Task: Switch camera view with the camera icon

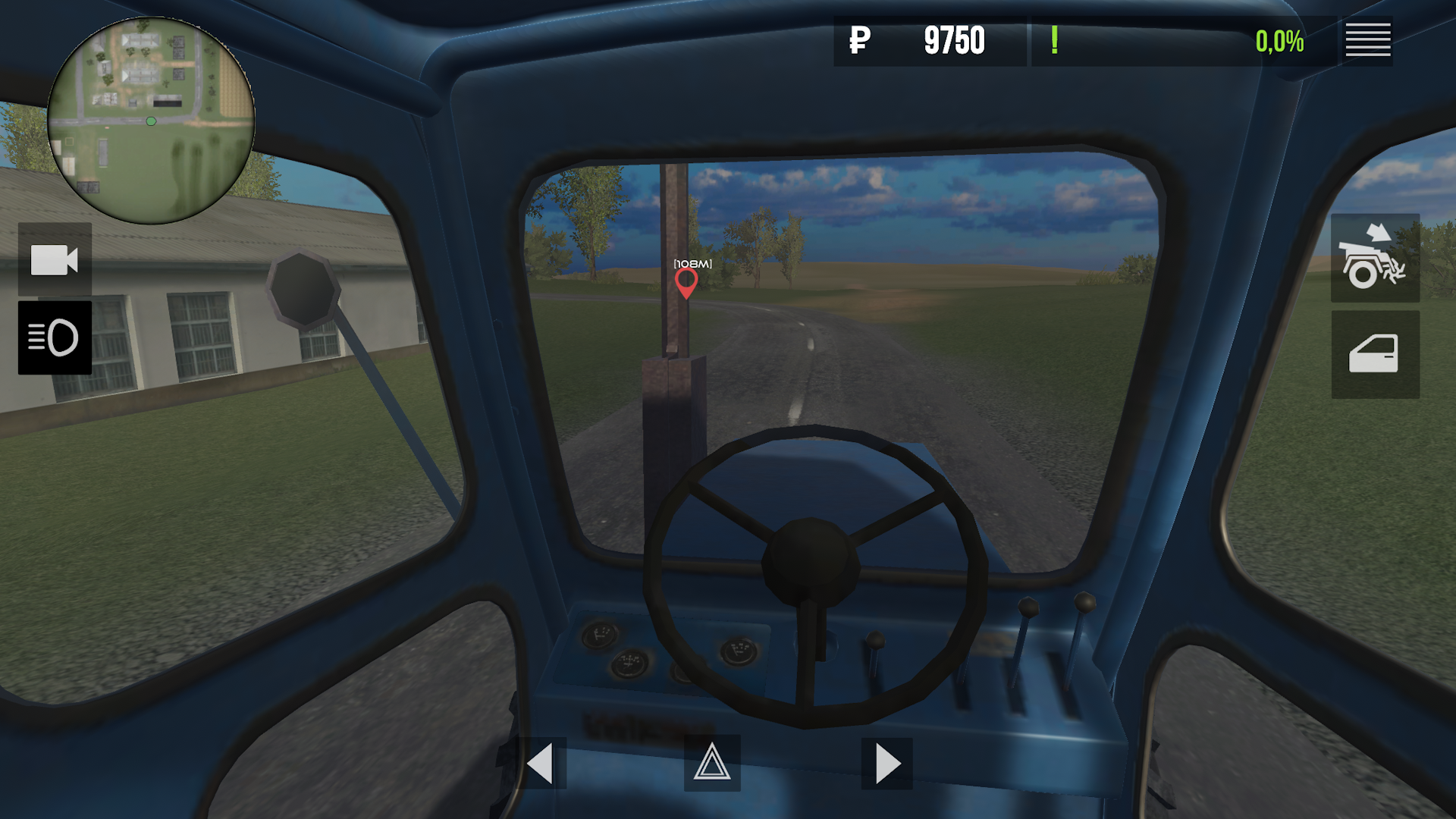Action: (x=54, y=259)
